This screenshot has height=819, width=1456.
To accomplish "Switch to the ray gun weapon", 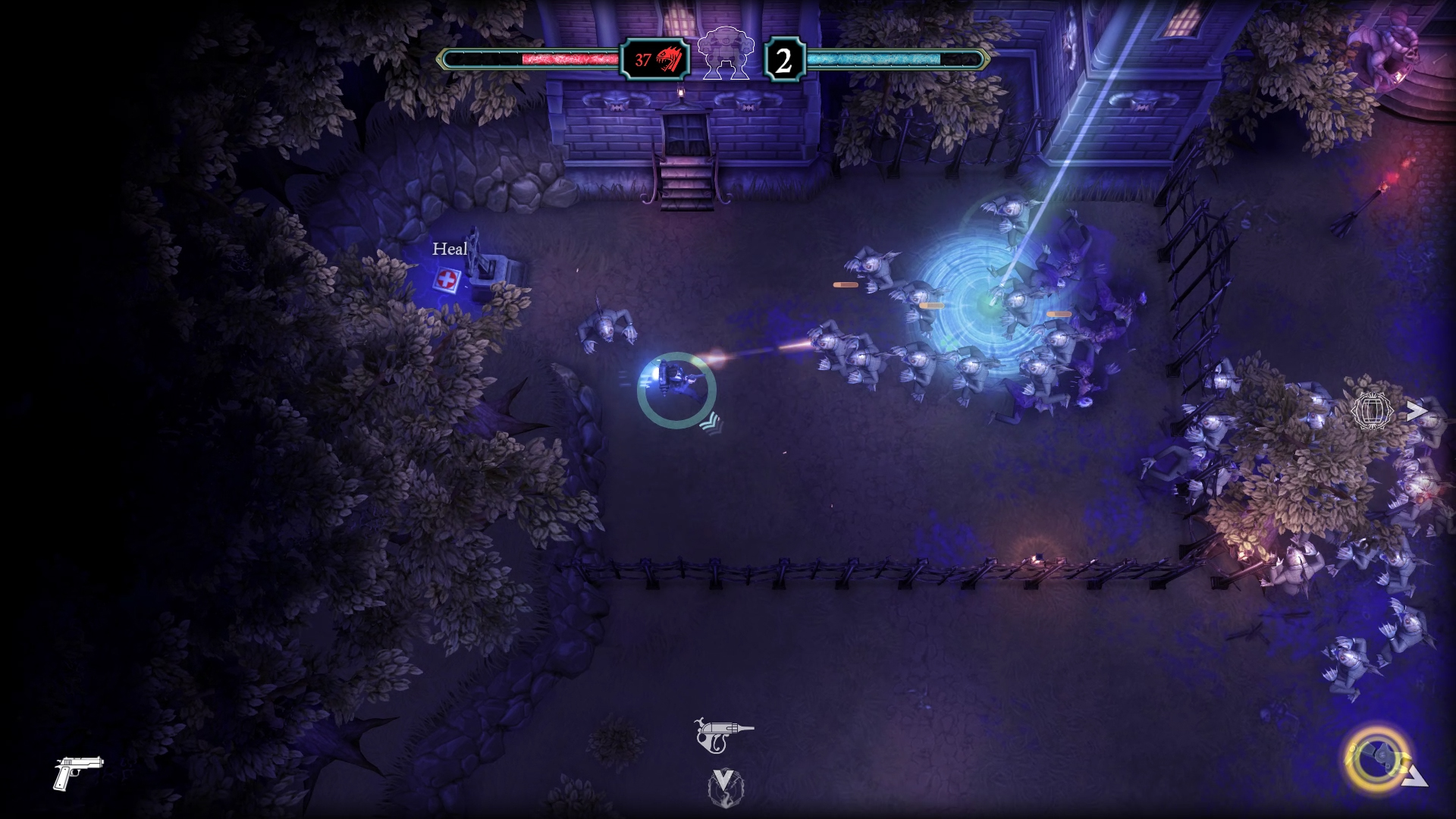I will coord(724,733).
